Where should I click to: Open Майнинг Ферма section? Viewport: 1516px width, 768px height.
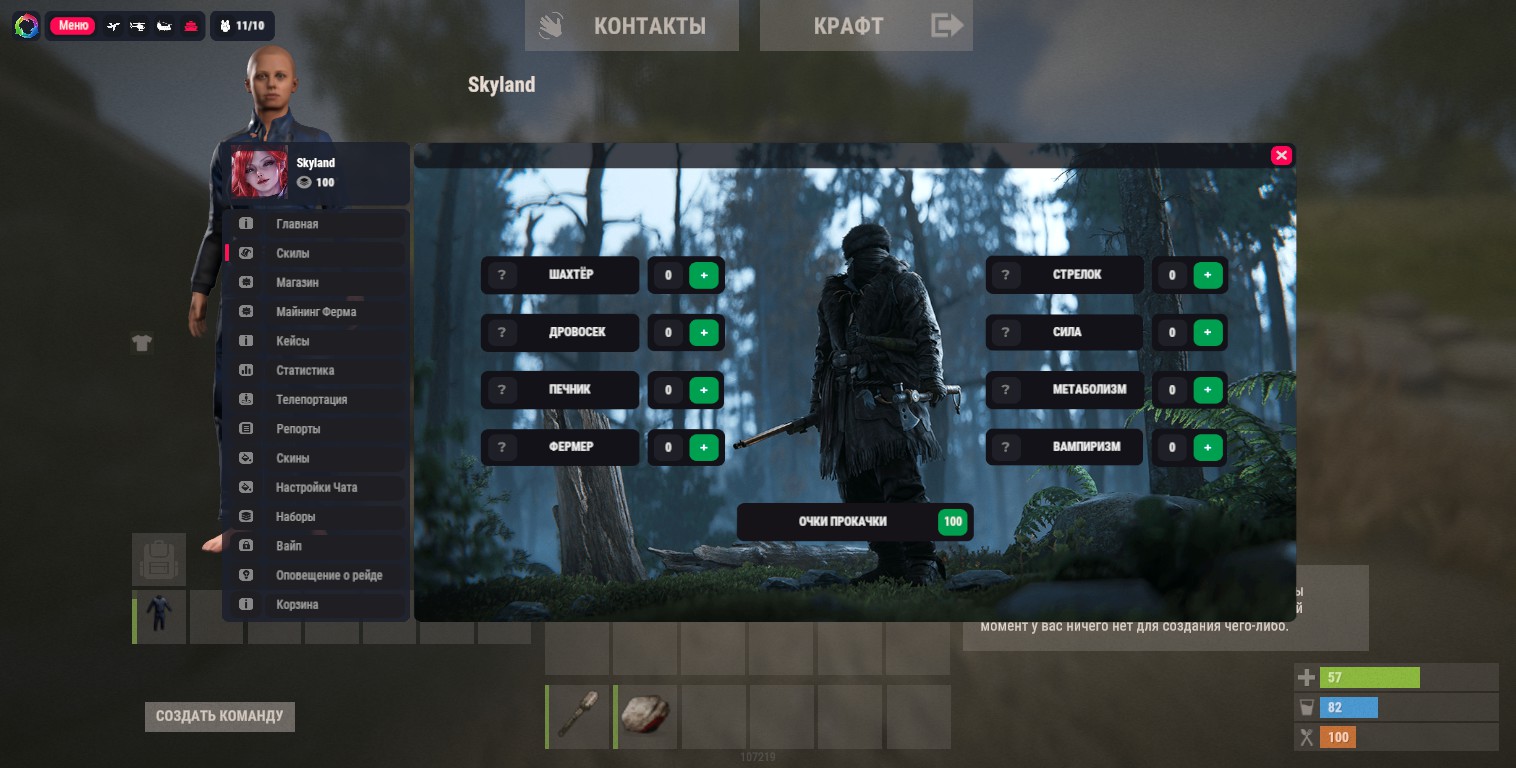pyautogui.click(x=316, y=312)
